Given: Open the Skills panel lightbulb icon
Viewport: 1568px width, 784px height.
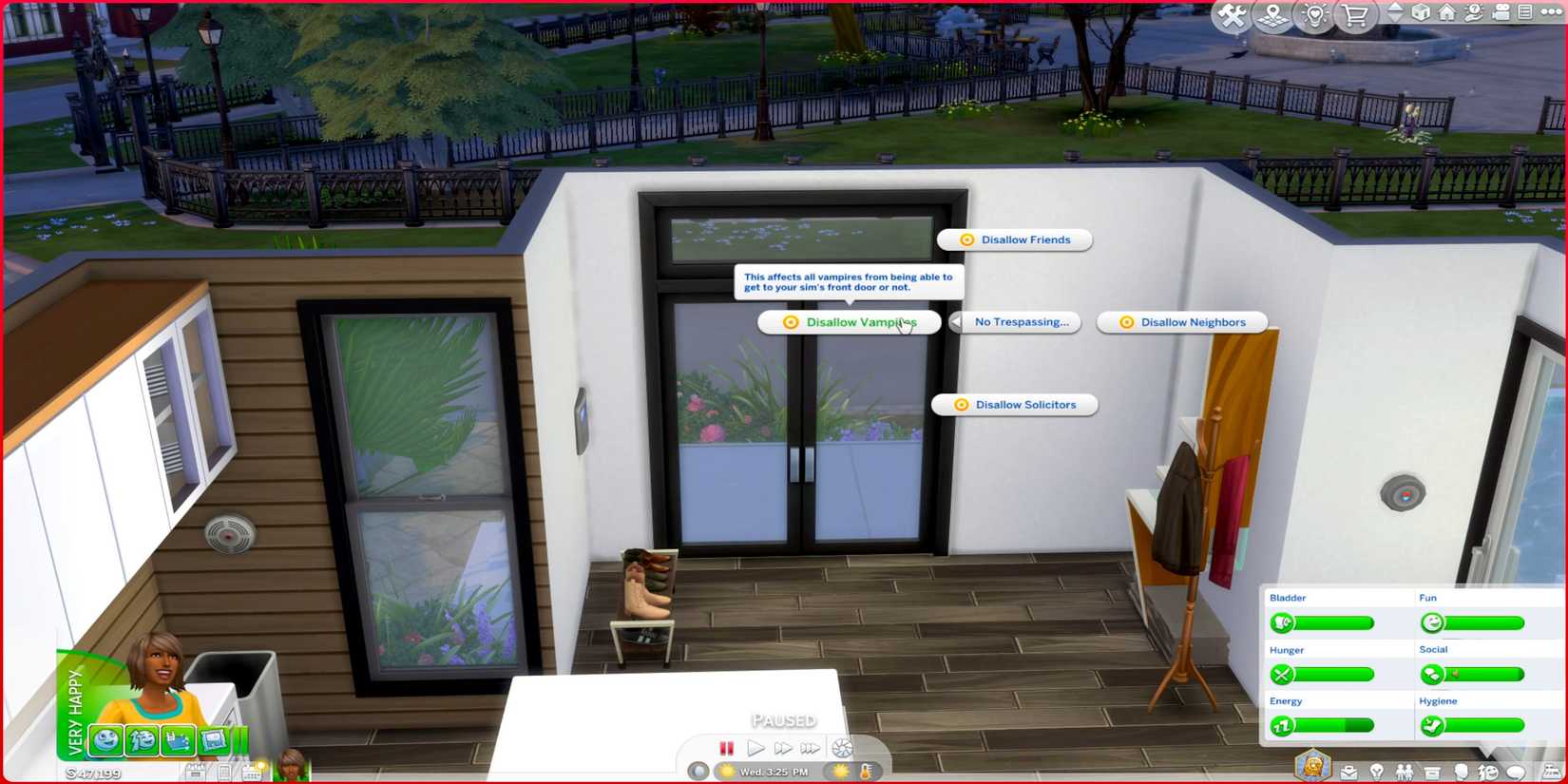Looking at the screenshot, I should 1376,771.
